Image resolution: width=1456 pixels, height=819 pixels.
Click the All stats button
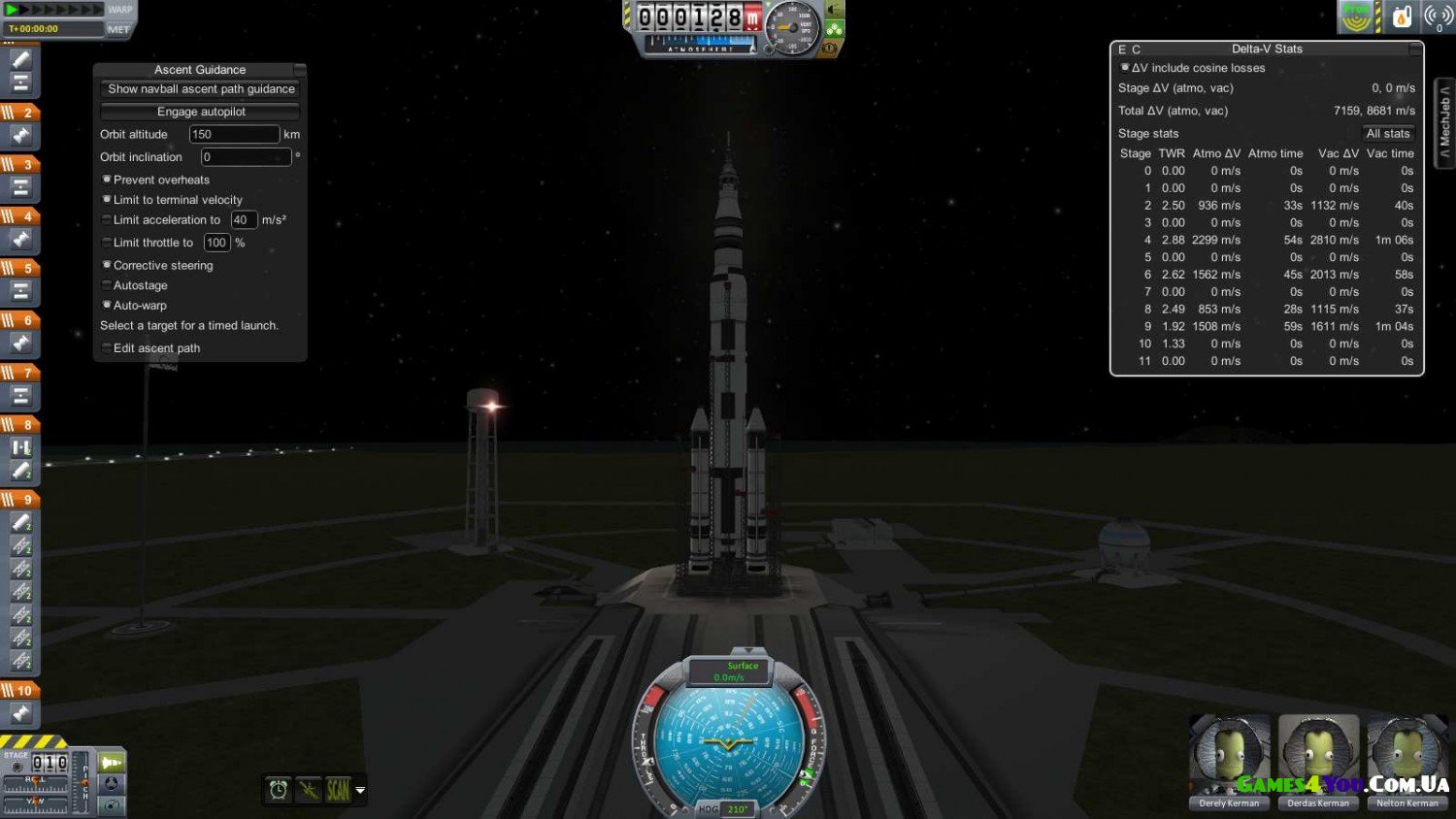(x=1387, y=134)
